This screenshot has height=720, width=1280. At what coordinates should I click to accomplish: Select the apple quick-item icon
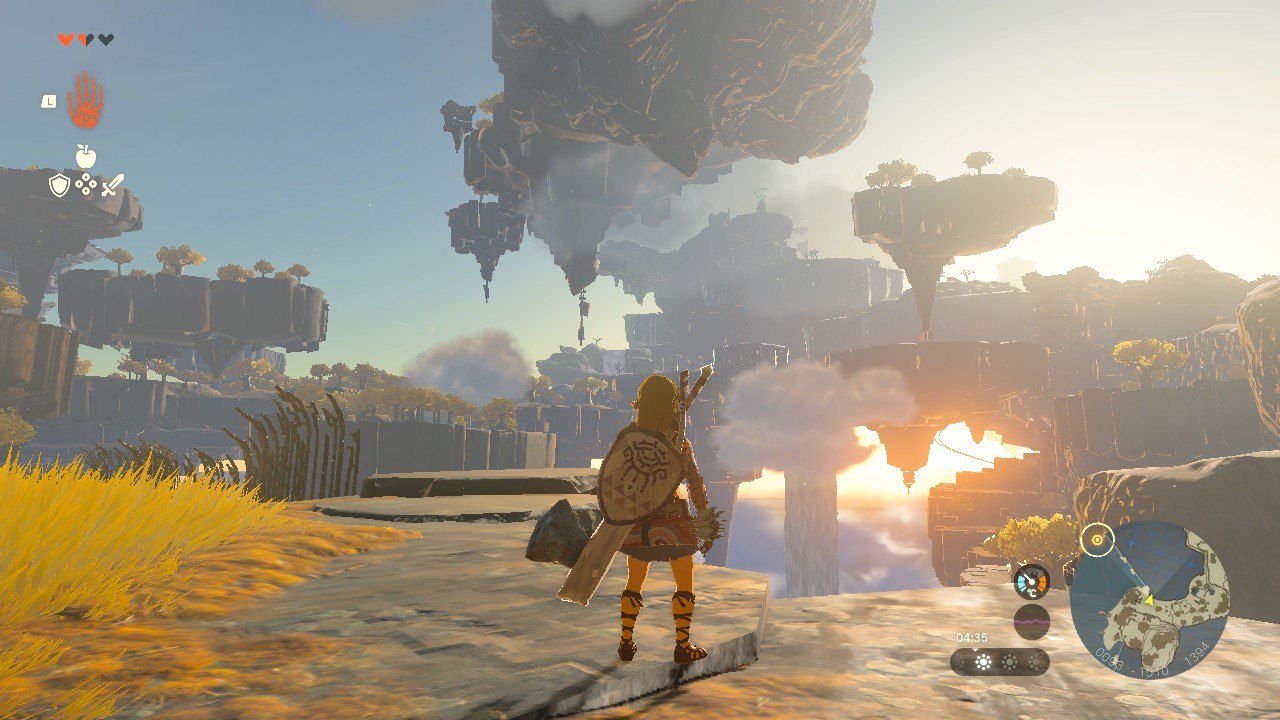(86, 156)
